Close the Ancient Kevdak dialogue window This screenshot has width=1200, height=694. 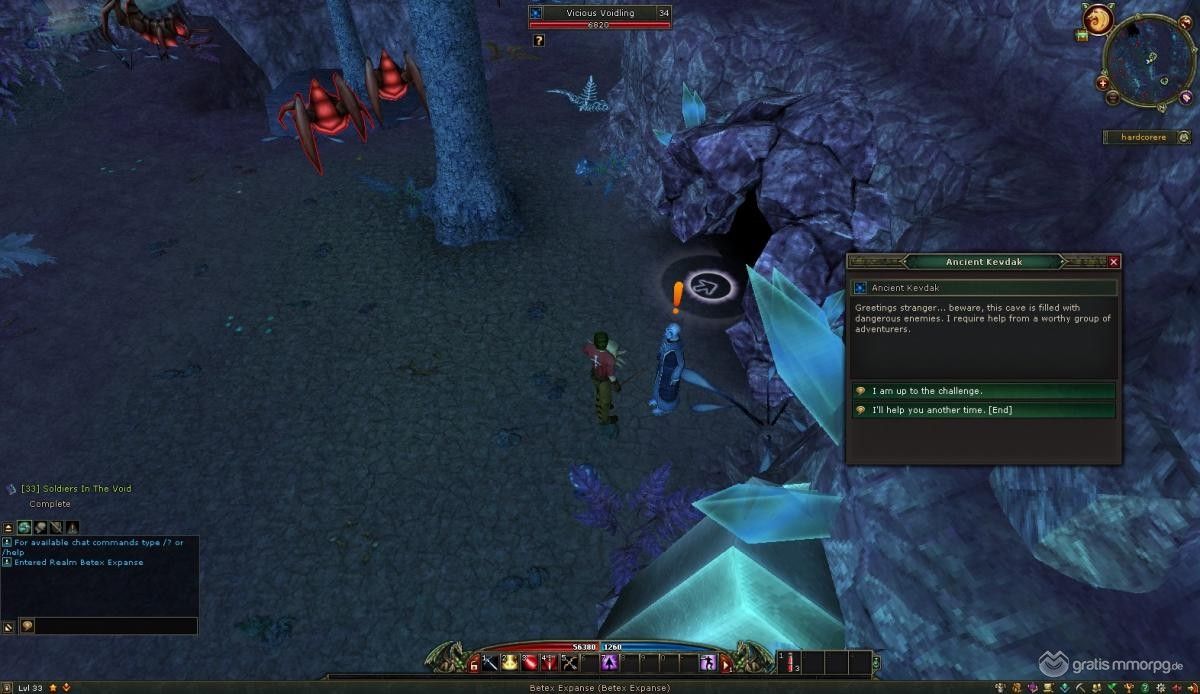coord(1114,262)
